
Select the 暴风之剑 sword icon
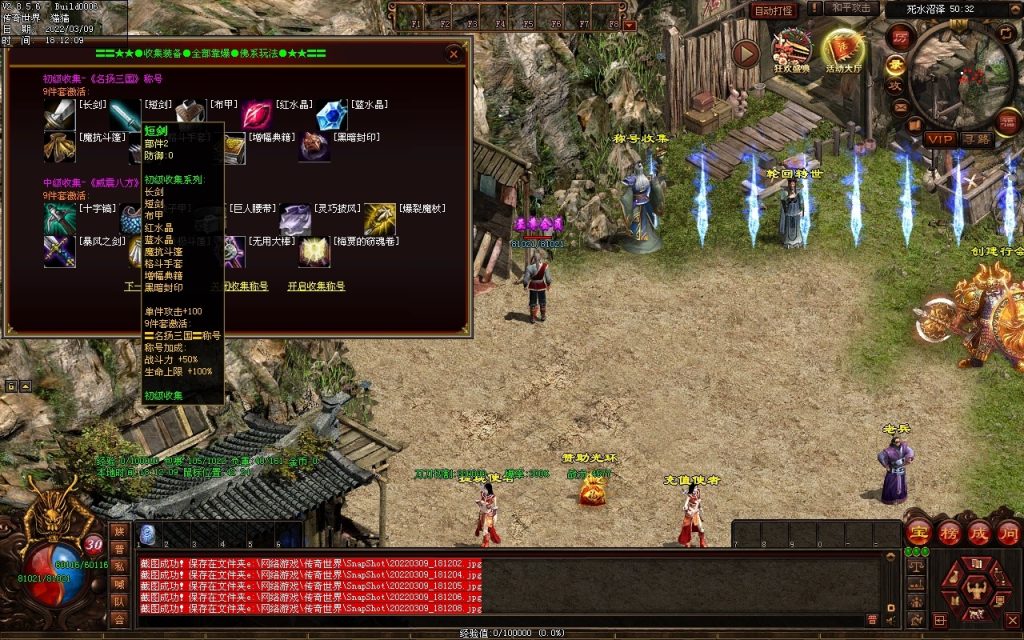coord(58,252)
